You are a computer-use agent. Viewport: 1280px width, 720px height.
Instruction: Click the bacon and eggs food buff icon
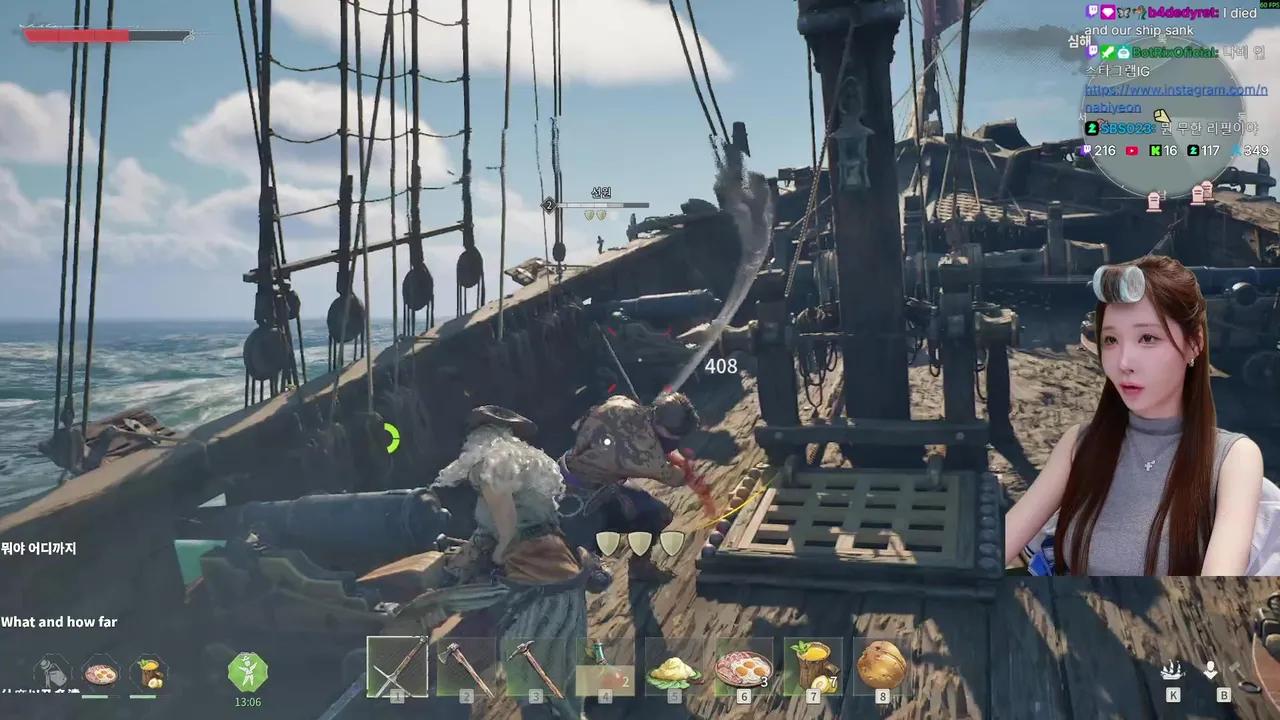click(x=100, y=671)
